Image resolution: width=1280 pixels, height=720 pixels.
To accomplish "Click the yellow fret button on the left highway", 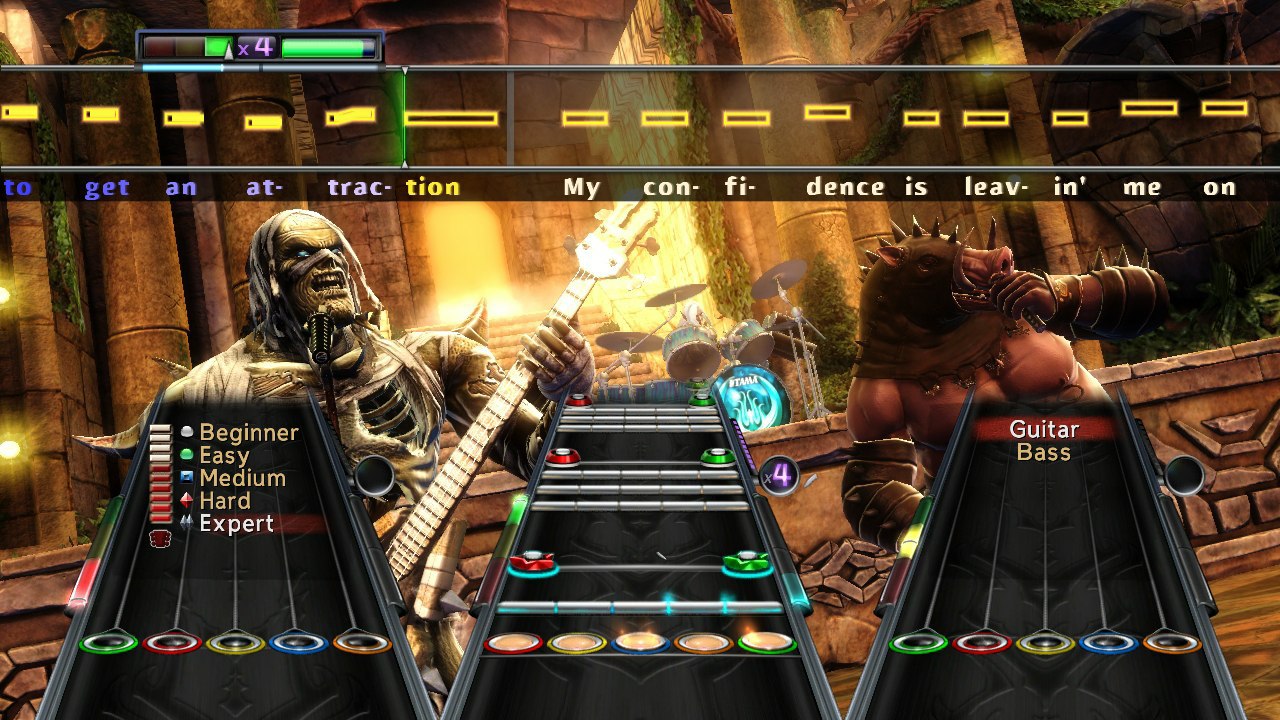I will pos(235,644).
